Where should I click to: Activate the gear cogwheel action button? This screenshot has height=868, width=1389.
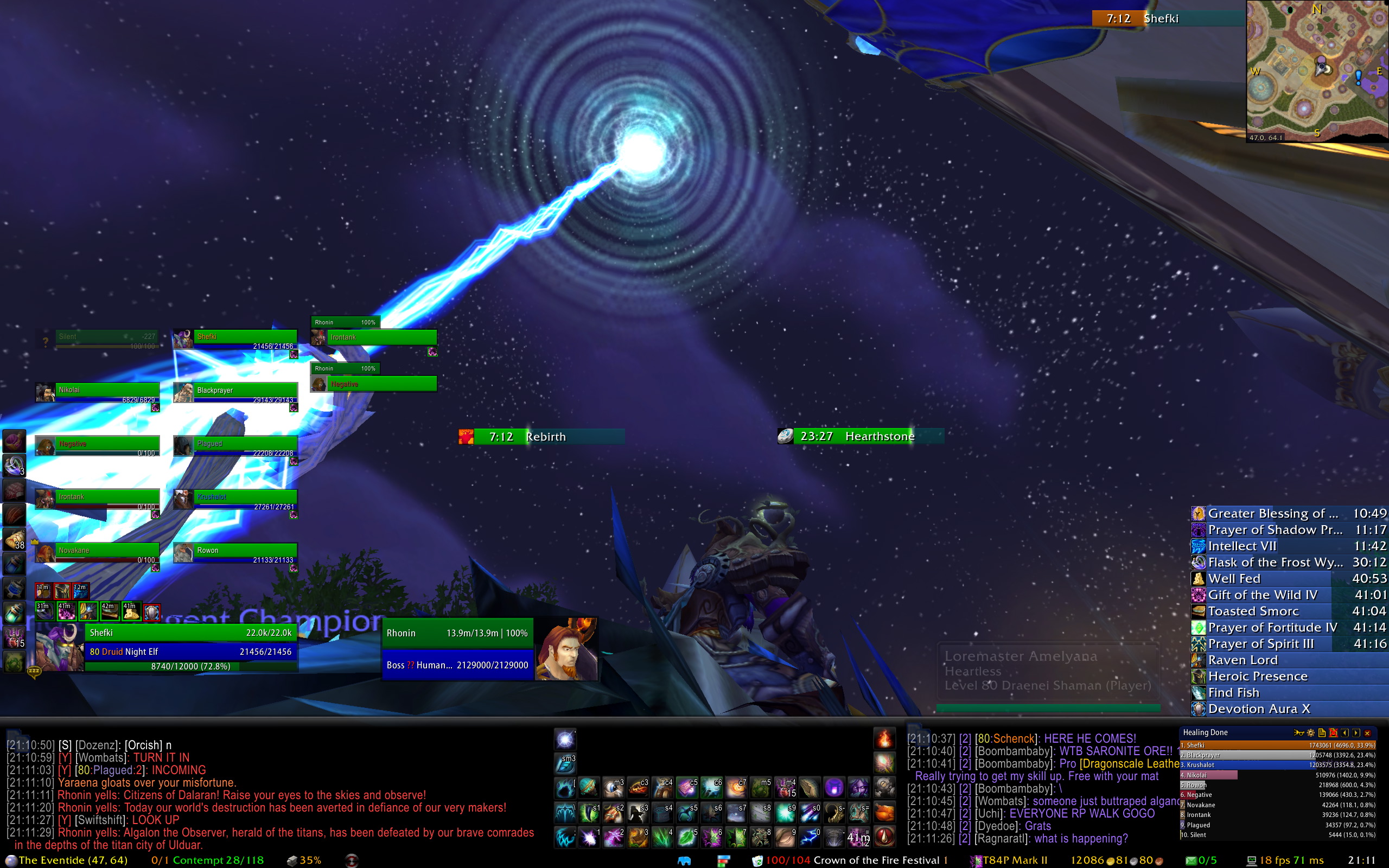884,788
